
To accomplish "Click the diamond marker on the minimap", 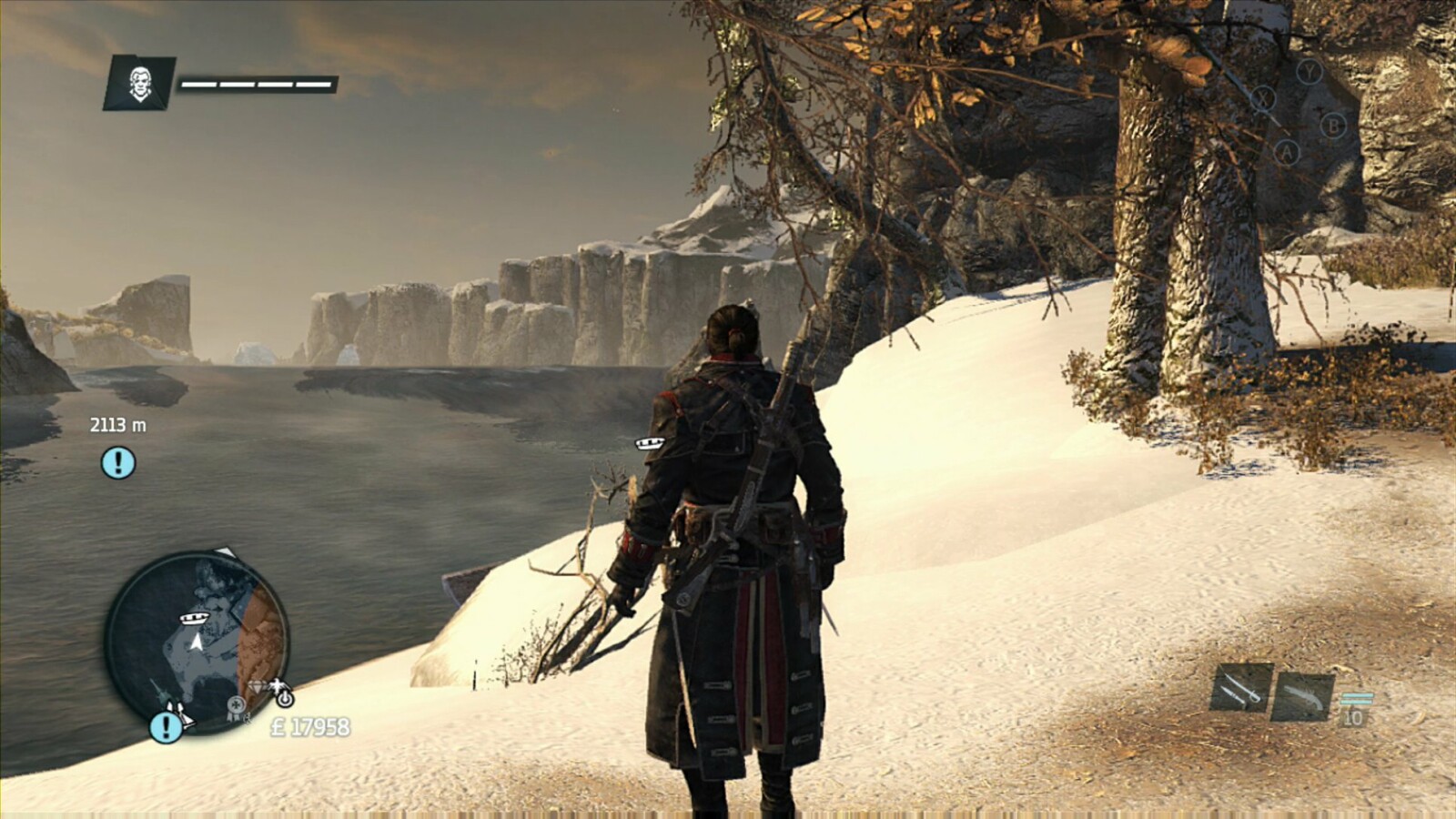I will (255, 687).
